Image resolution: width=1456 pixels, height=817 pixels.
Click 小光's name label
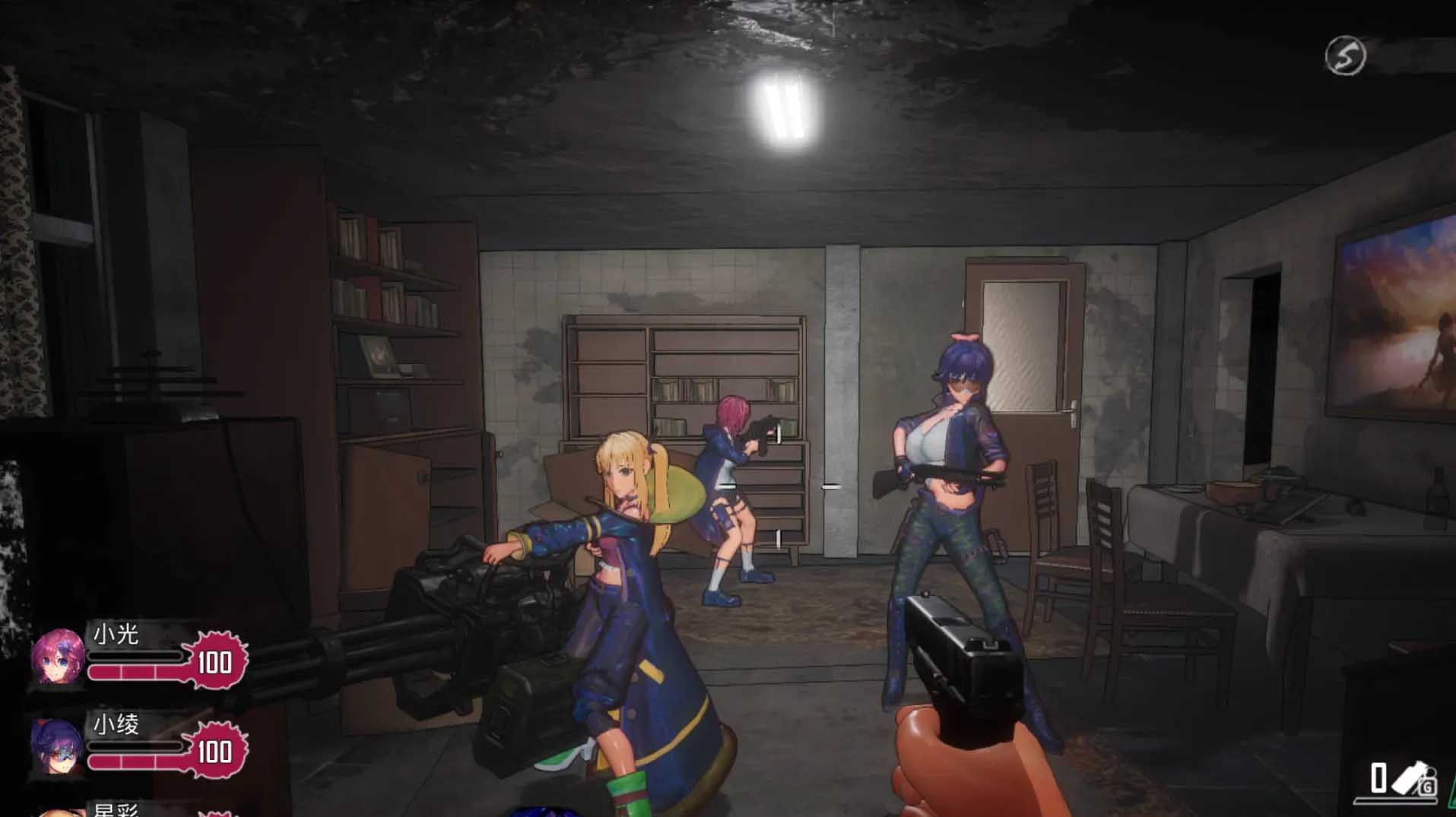[114, 635]
